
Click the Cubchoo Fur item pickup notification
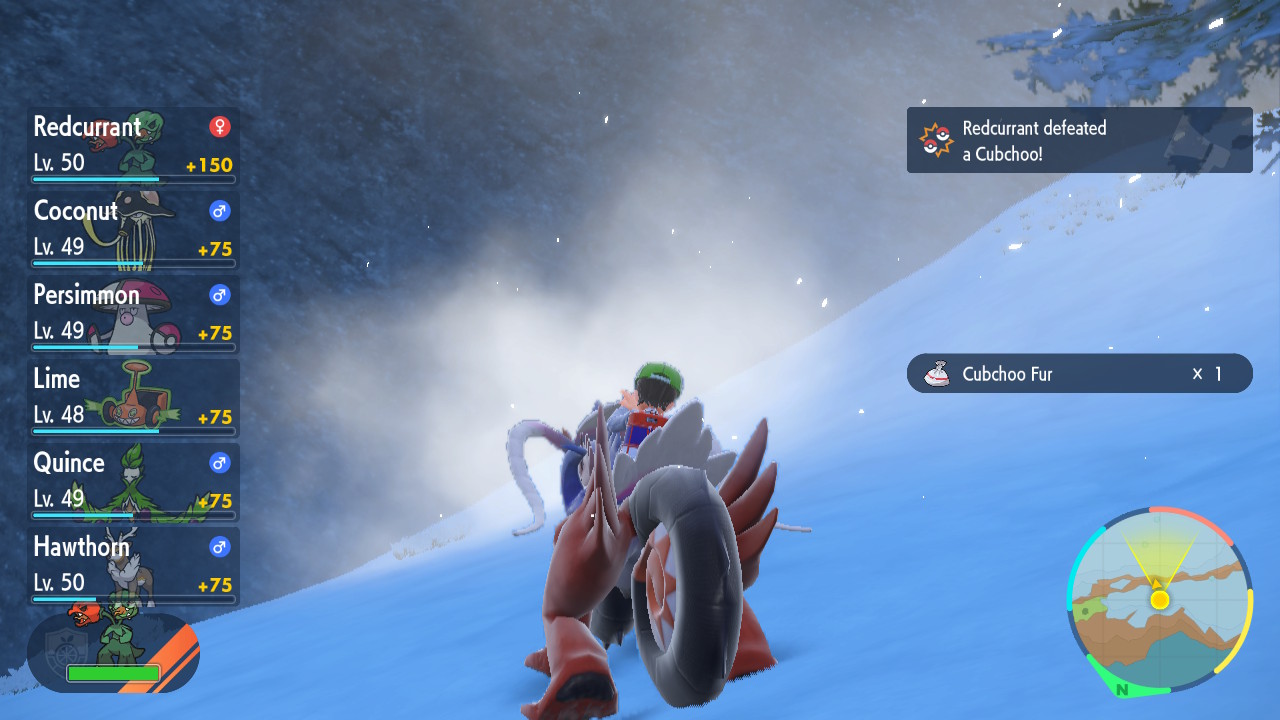[1079, 373]
